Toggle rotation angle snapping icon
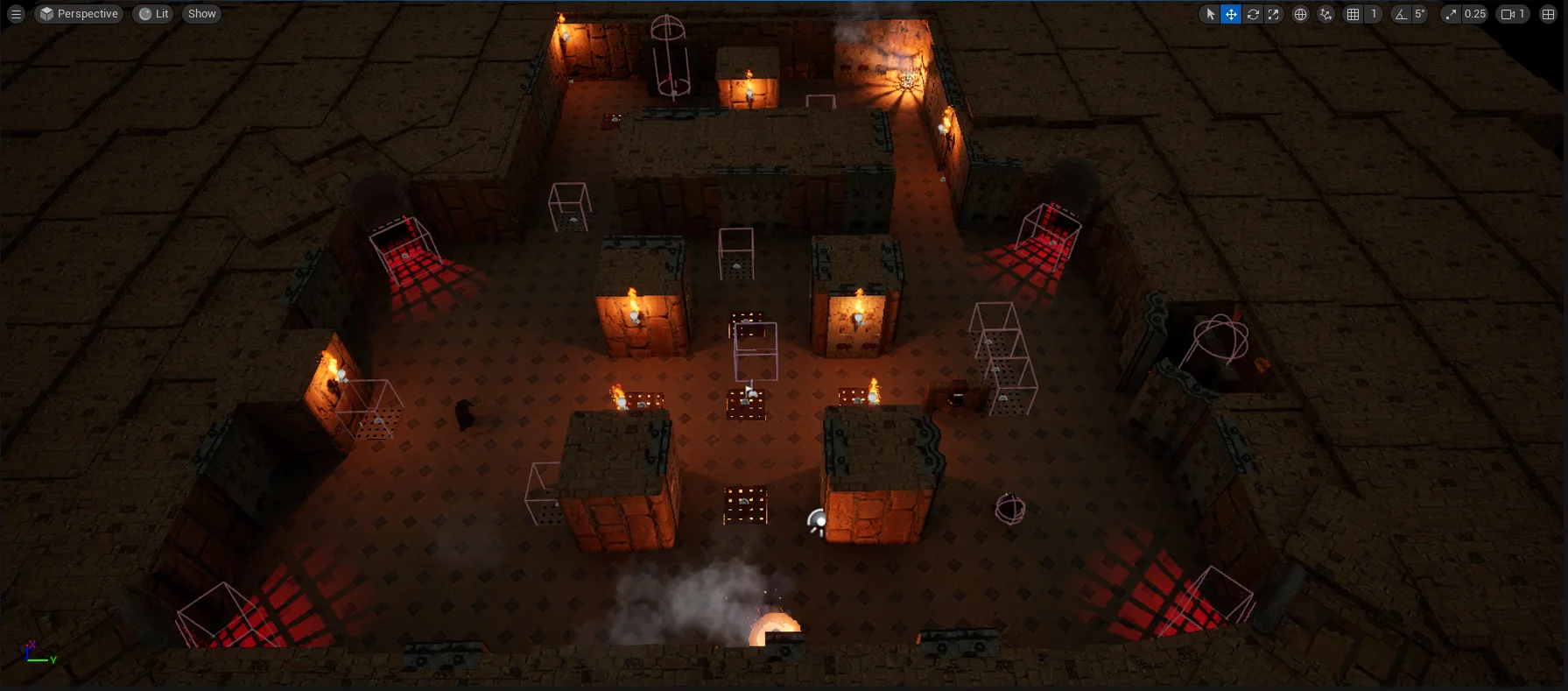 pyautogui.click(x=1401, y=14)
